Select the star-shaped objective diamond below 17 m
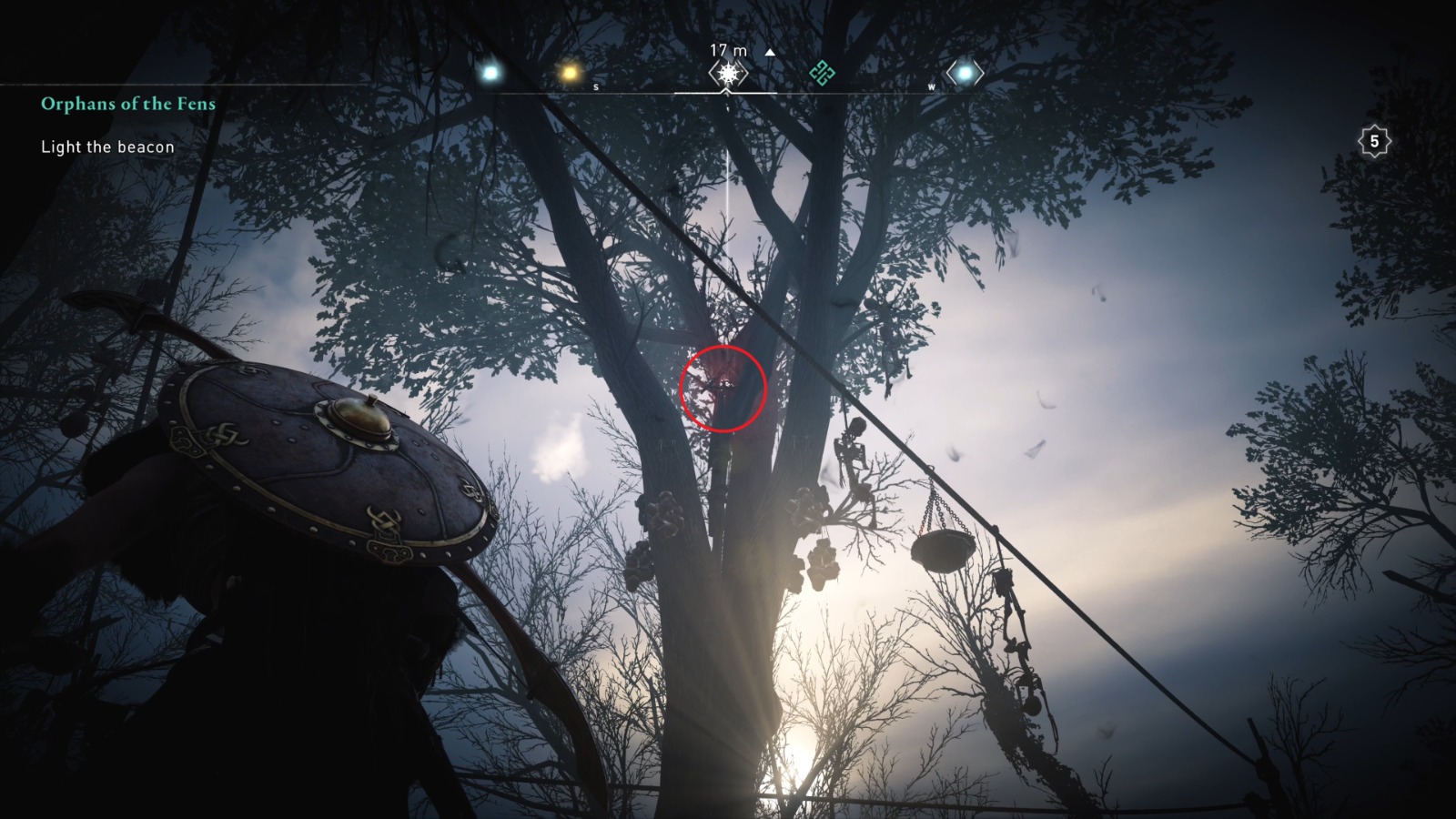The height and width of the screenshot is (819, 1456). pos(726,72)
